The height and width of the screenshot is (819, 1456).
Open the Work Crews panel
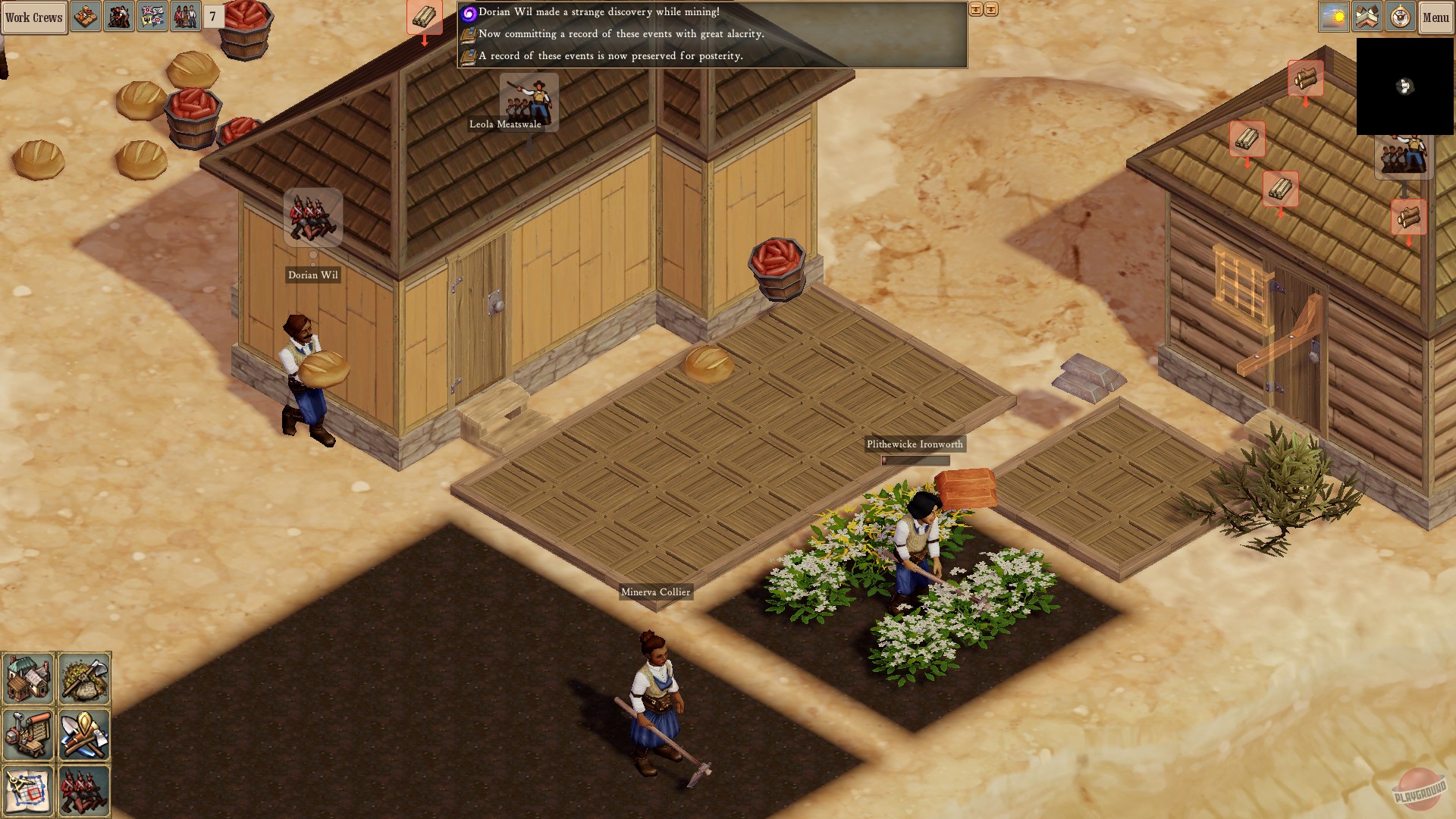pyautogui.click(x=33, y=17)
